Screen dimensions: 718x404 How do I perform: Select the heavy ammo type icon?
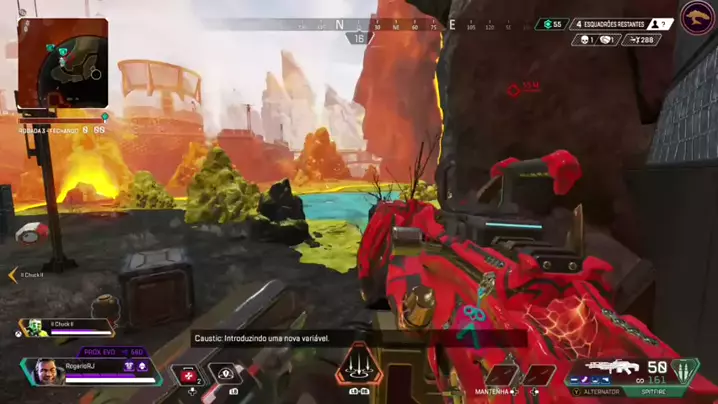[684, 372]
